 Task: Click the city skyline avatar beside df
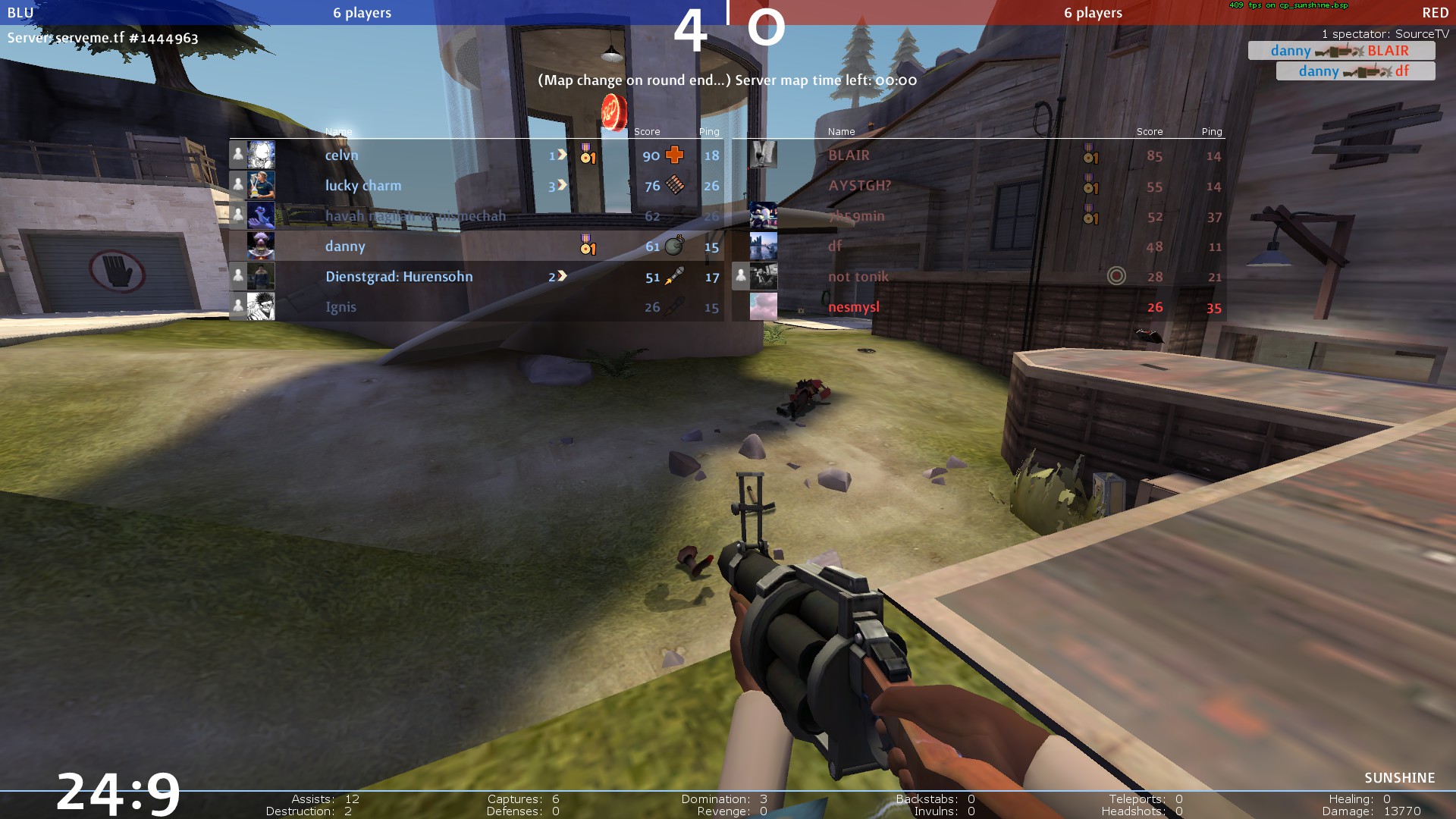[763, 246]
